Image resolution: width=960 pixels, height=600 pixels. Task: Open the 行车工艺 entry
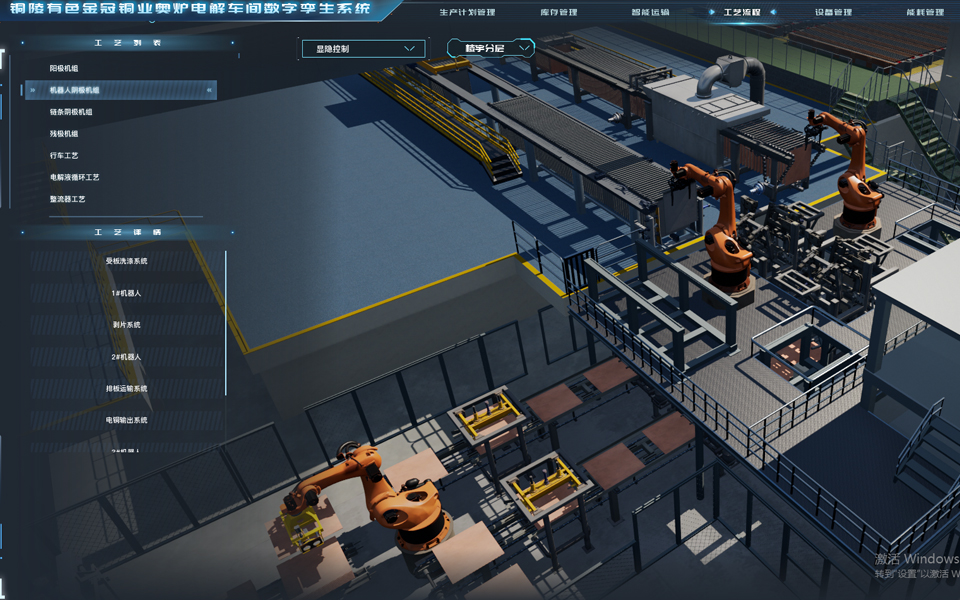tap(64, 155)
